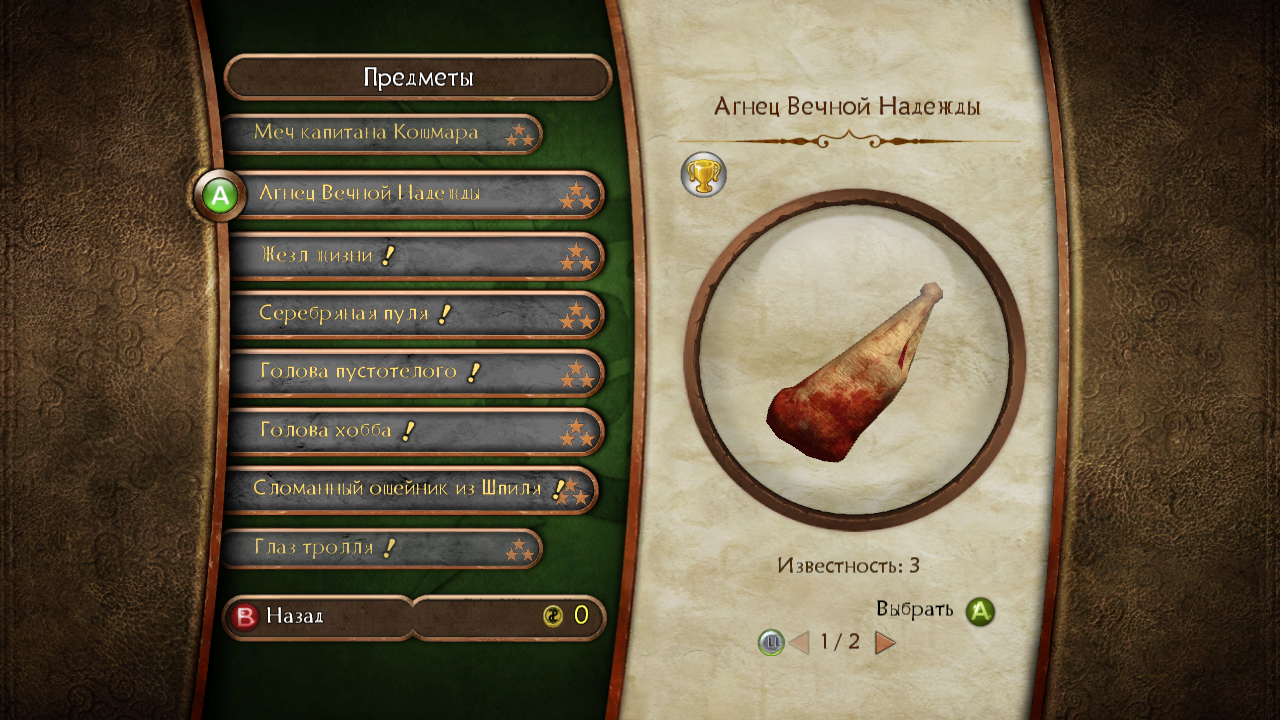Select the Жезл жизни item row
The height and width of the screenshot is (720, 1280).
[415, 256]
